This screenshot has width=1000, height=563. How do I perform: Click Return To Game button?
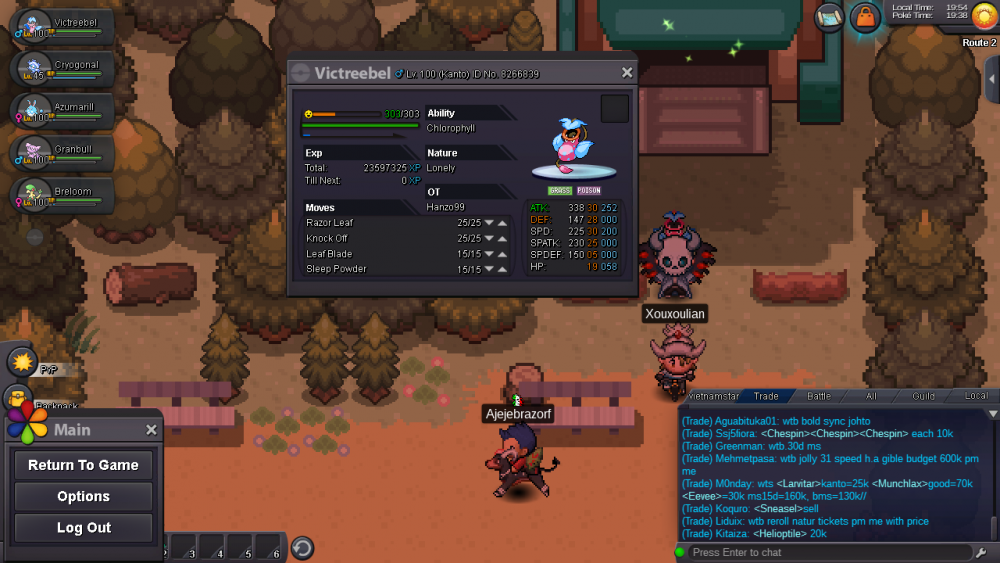pyautogui.click(x=83, y=465)
